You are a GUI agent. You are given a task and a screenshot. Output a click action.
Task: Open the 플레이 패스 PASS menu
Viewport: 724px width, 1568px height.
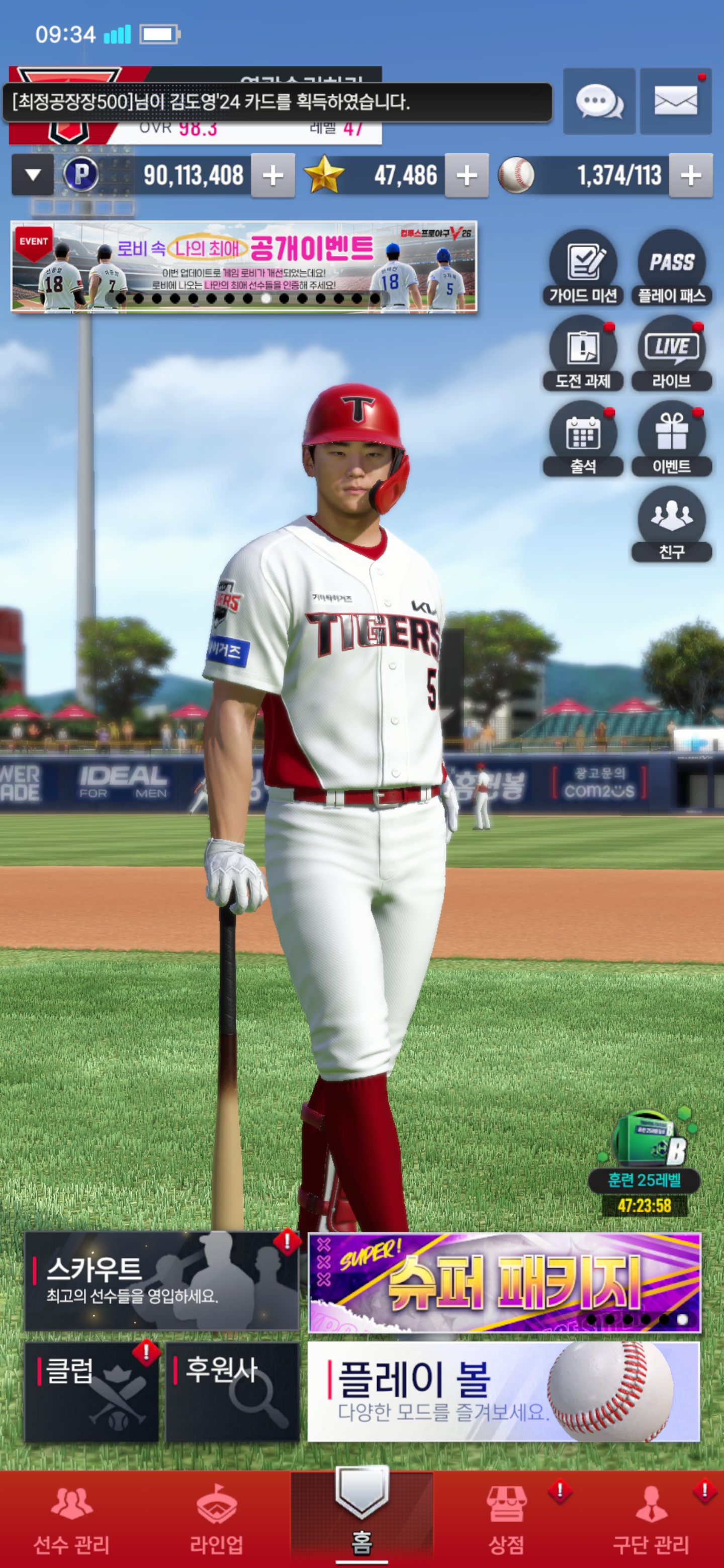672,268
